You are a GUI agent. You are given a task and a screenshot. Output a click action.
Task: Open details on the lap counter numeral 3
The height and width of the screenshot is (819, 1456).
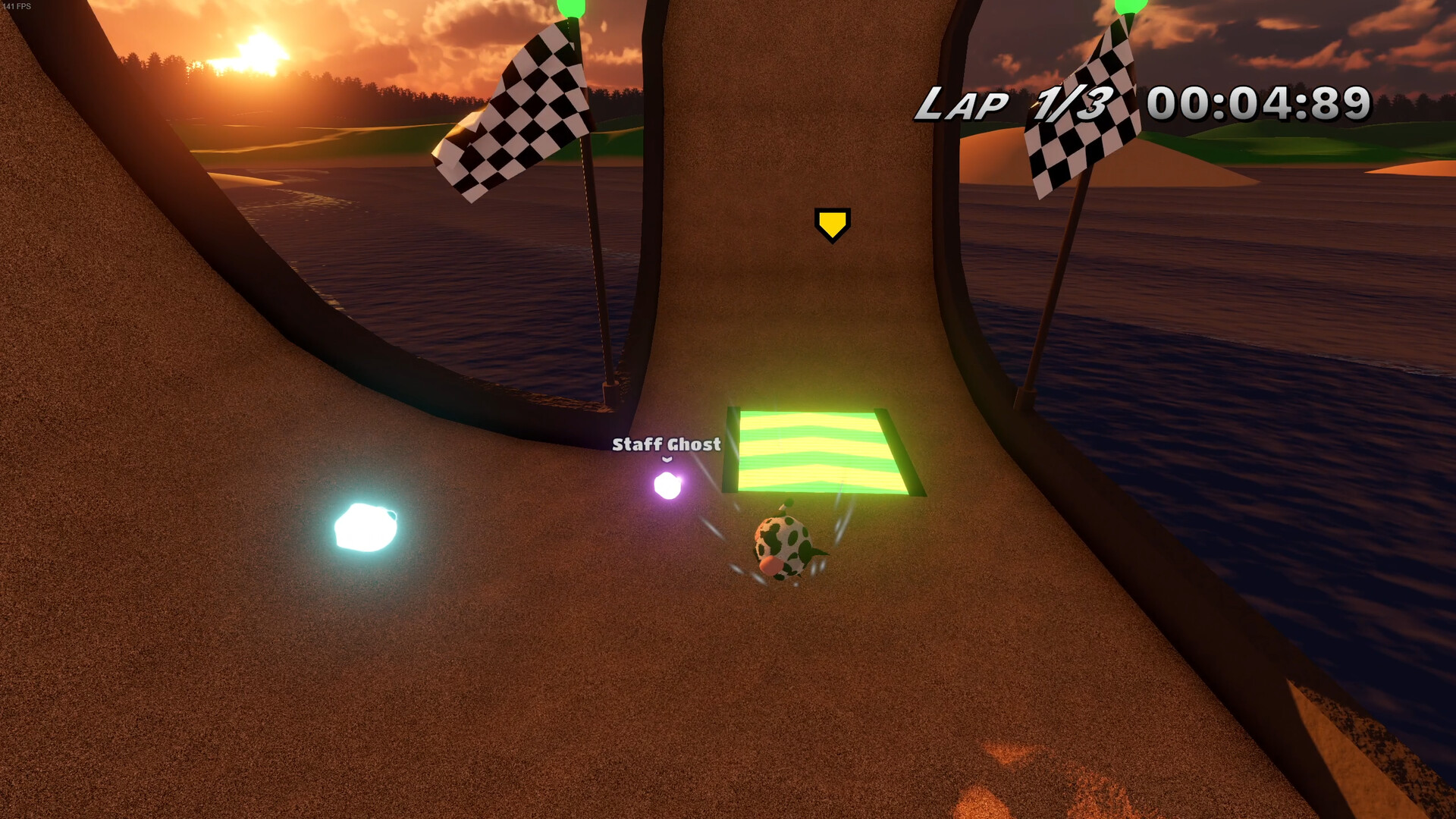pyautogui.click(x=1095, y=103)
